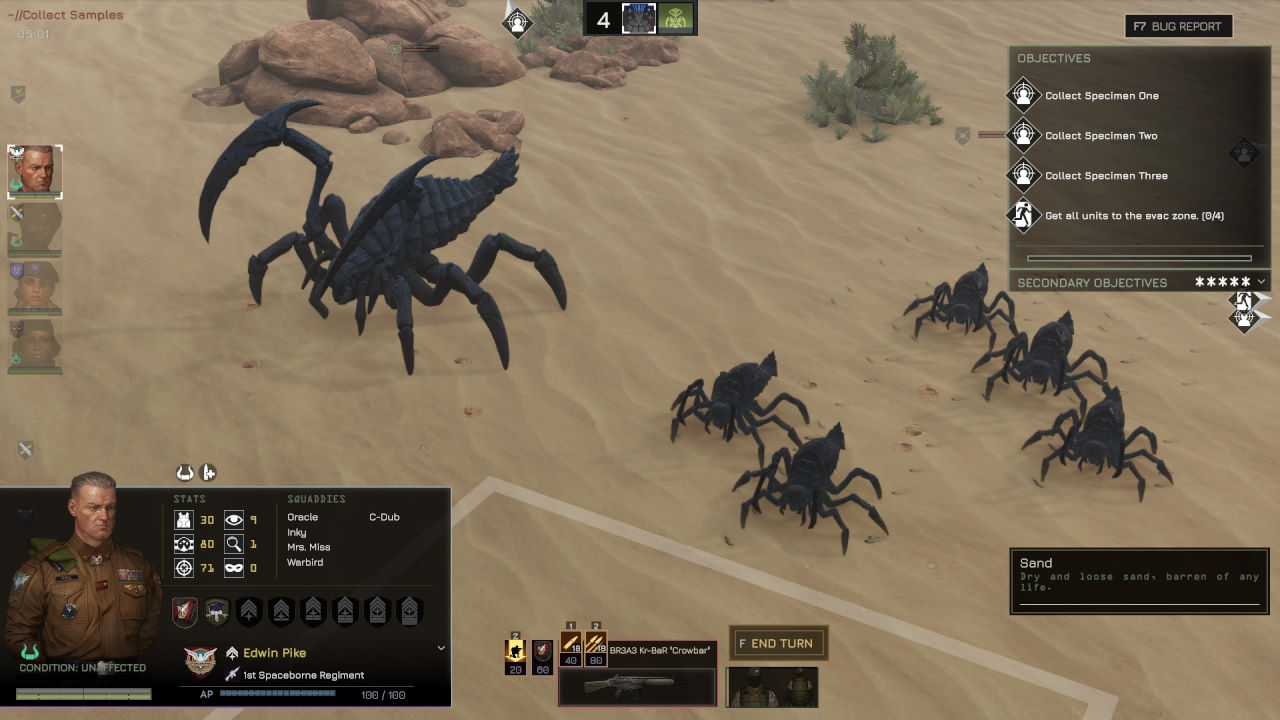Select the Collect Specimen Two objective
The width and height of the screenshot is (1280, 720).
(x=1100, y=136)
